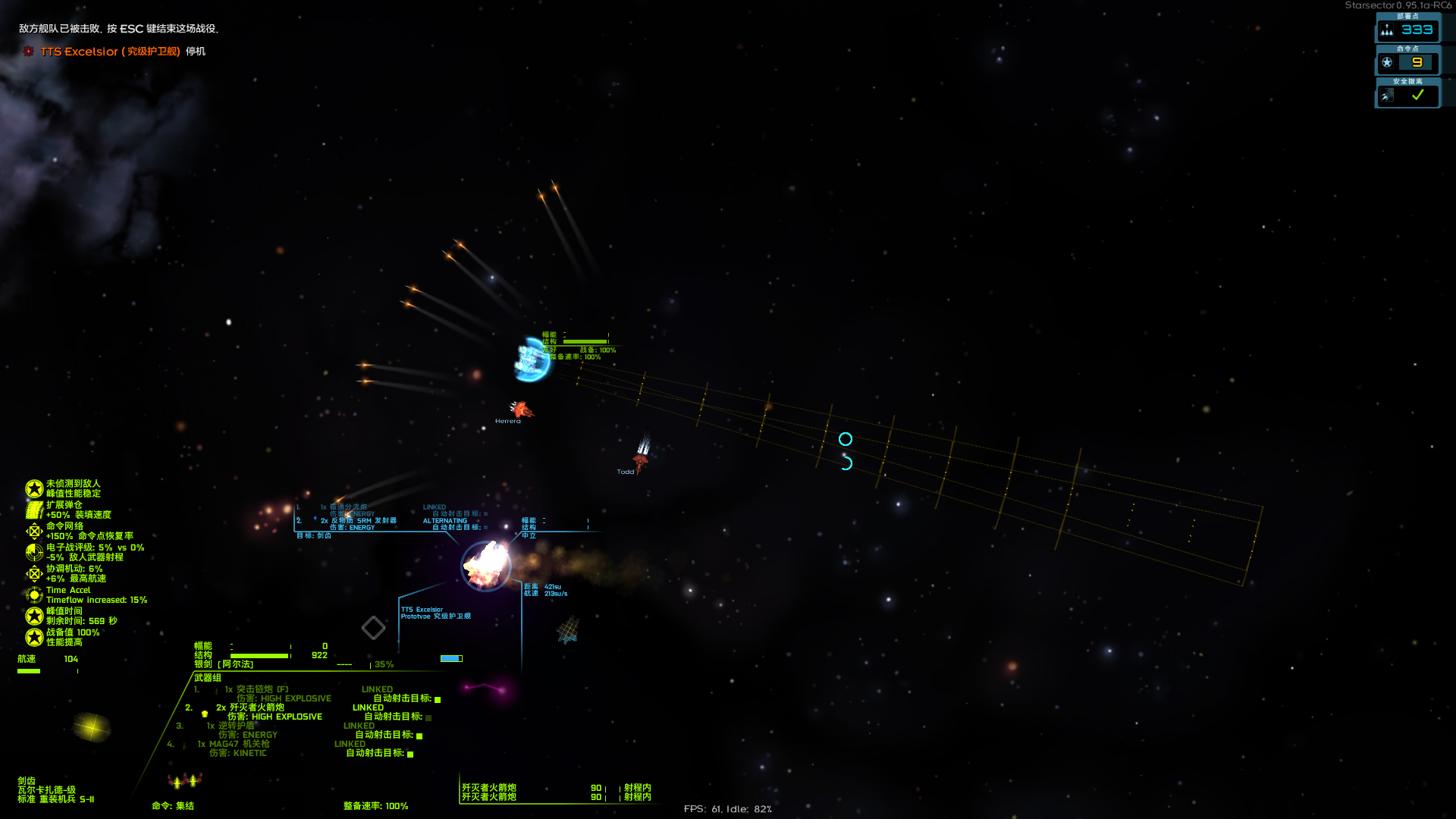Toggle autofire for the 歼灭者火箭炮 group
The height and width of the screenshot is (819, 1456).
[x=428, y=717]
